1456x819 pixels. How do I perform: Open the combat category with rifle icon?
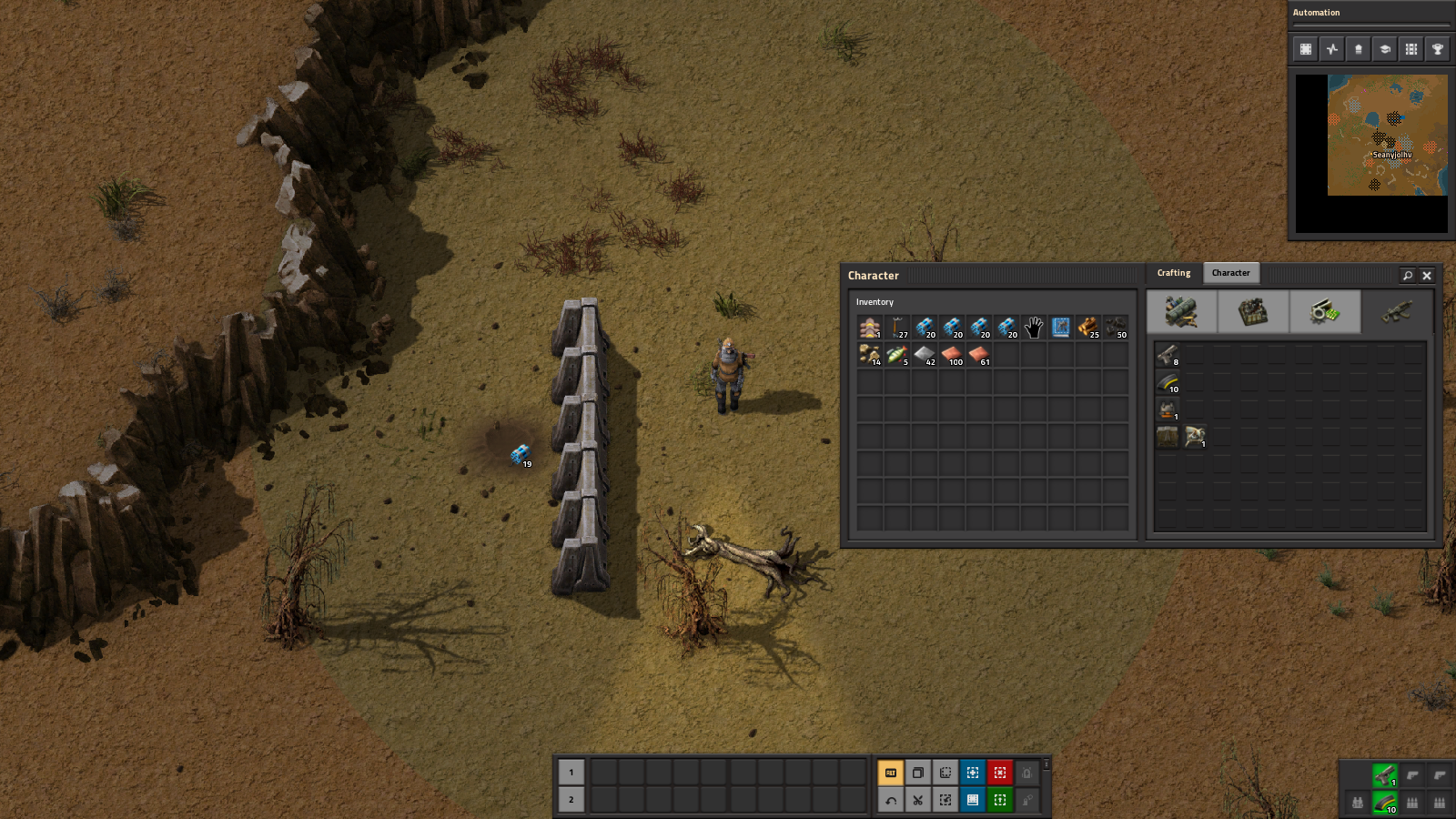(x=1397, y=312)
